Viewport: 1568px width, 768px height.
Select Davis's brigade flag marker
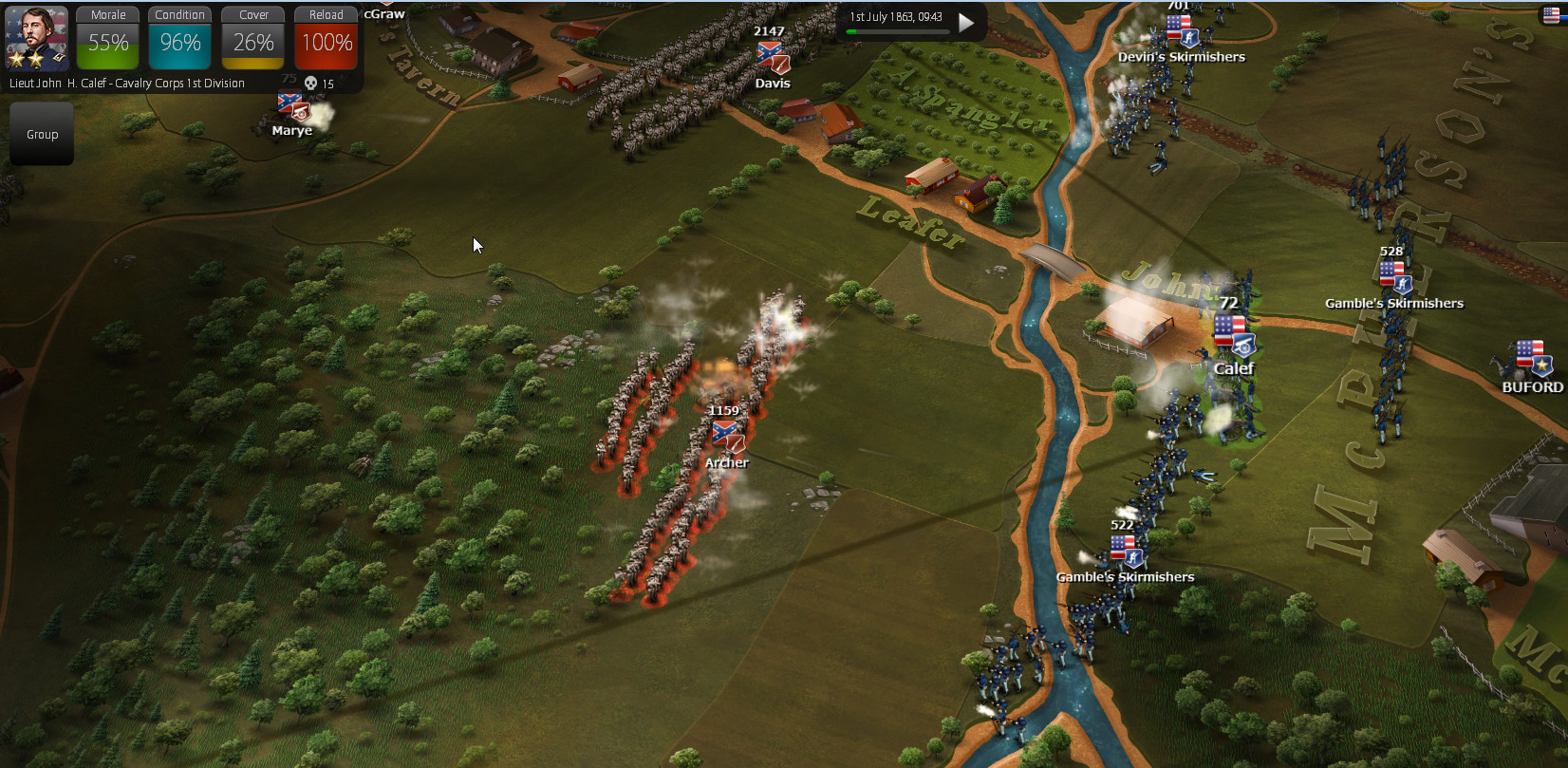click(773, 57)
